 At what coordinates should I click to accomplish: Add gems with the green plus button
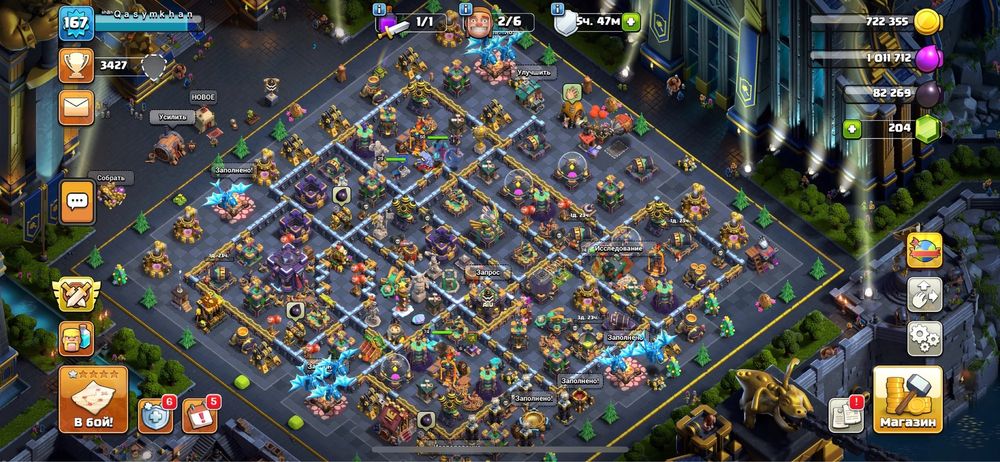853,128
